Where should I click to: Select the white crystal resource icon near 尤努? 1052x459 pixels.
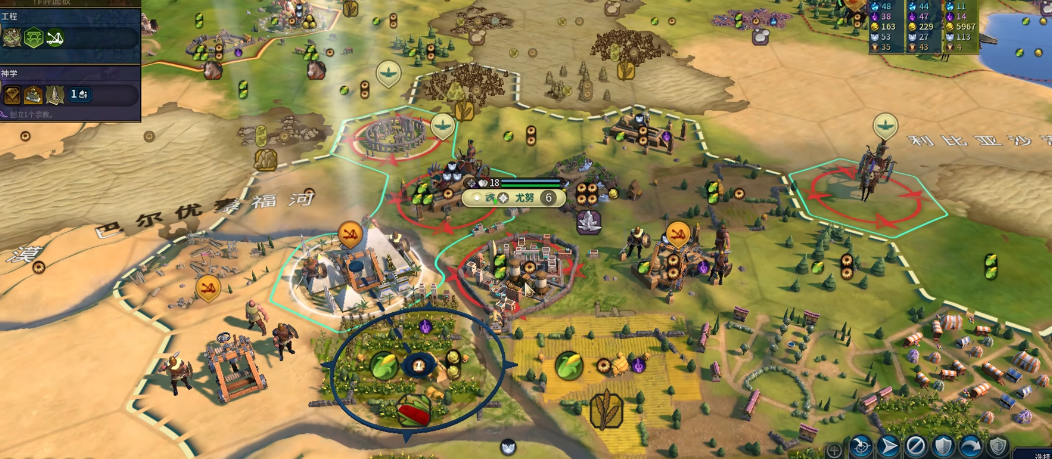(589, 222)
